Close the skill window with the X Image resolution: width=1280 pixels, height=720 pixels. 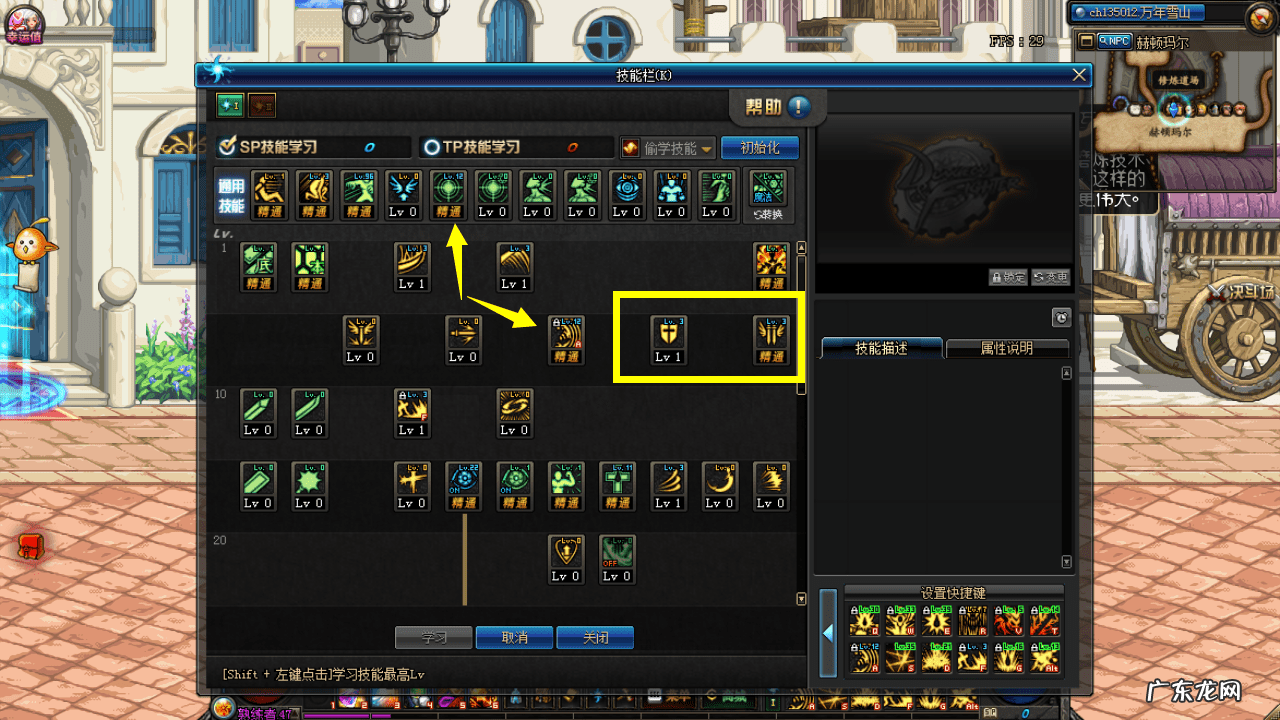[x=1078, y=75]
